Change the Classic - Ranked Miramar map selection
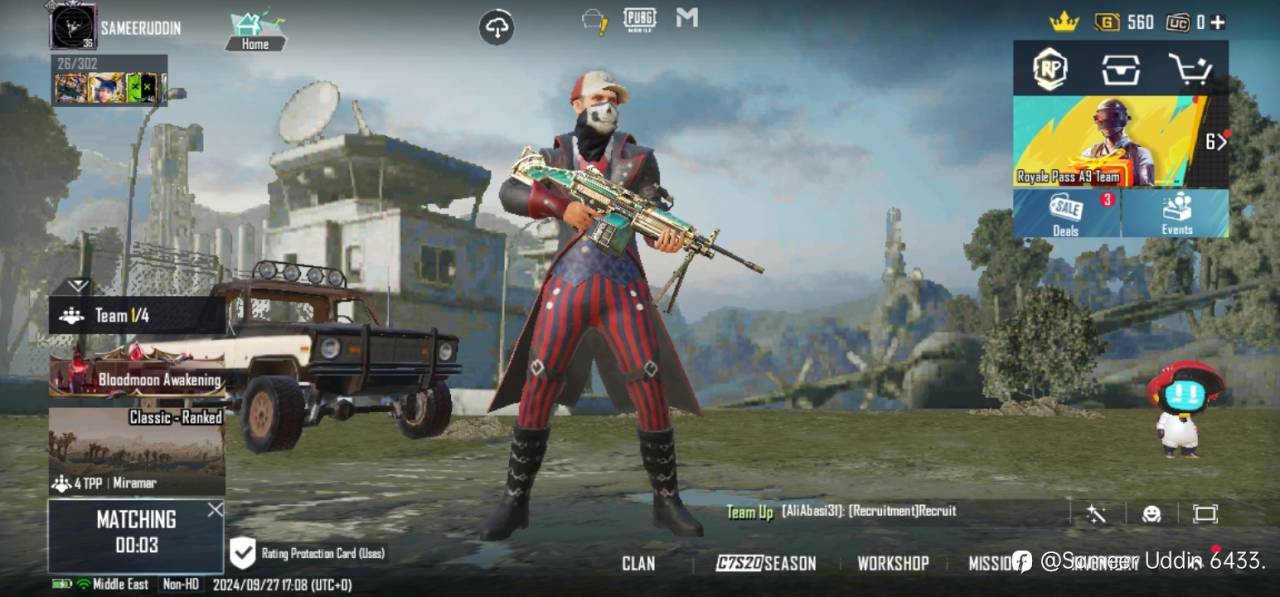The width and height of the screenshot is (1280, 597). (x=136, y=451)
